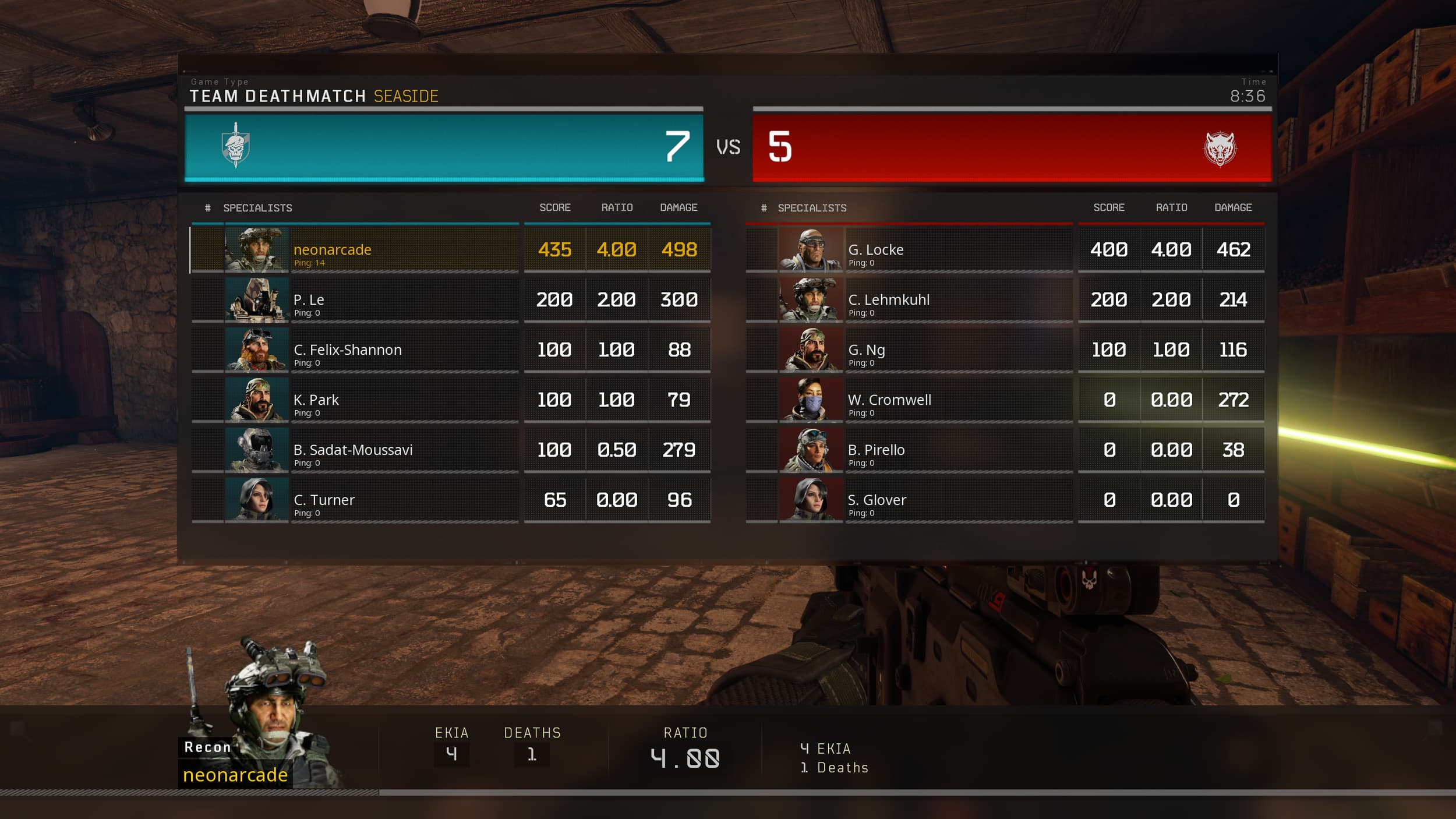Open the blue team SPECIALISTS header
Image resolution: width=1456 pixels, height=819 pixels.
[x=257, y=207]
